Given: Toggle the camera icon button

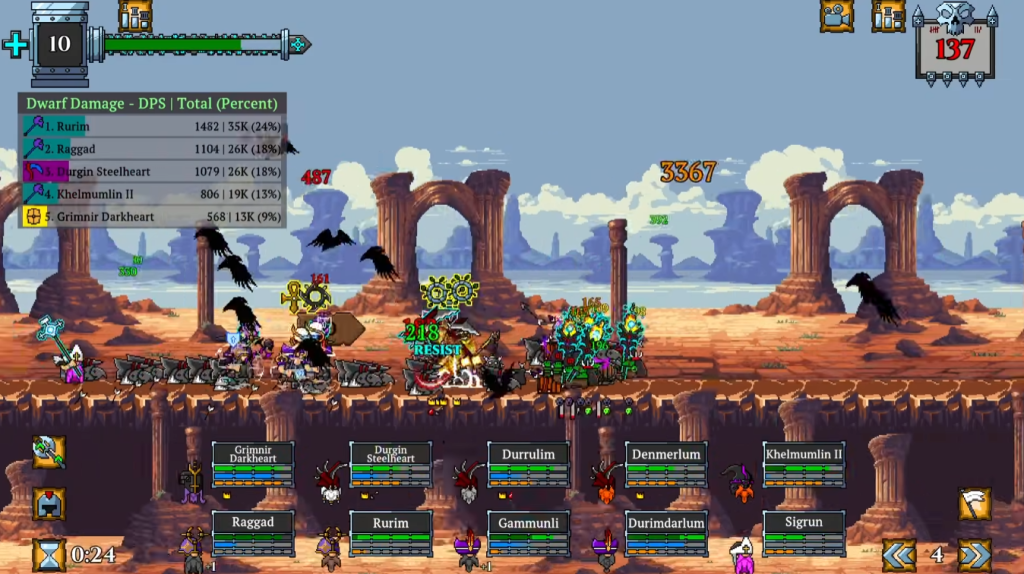Looking at the screenshot, I should pyautogui.click(x=837, y=16).
